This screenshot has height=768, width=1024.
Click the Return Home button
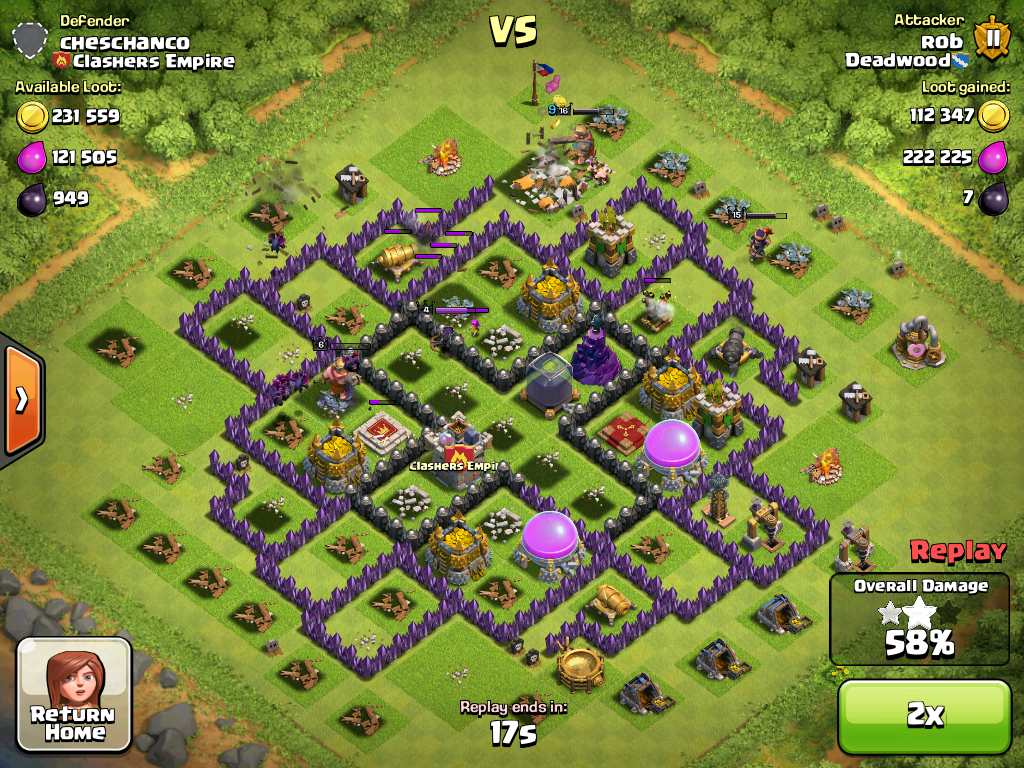[x=75, y=694]
